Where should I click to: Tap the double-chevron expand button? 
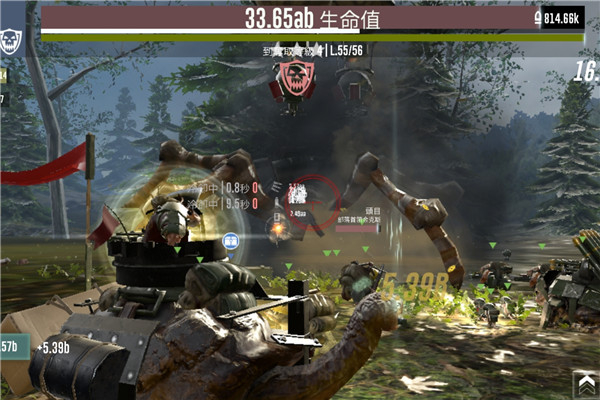click(584, 383)
